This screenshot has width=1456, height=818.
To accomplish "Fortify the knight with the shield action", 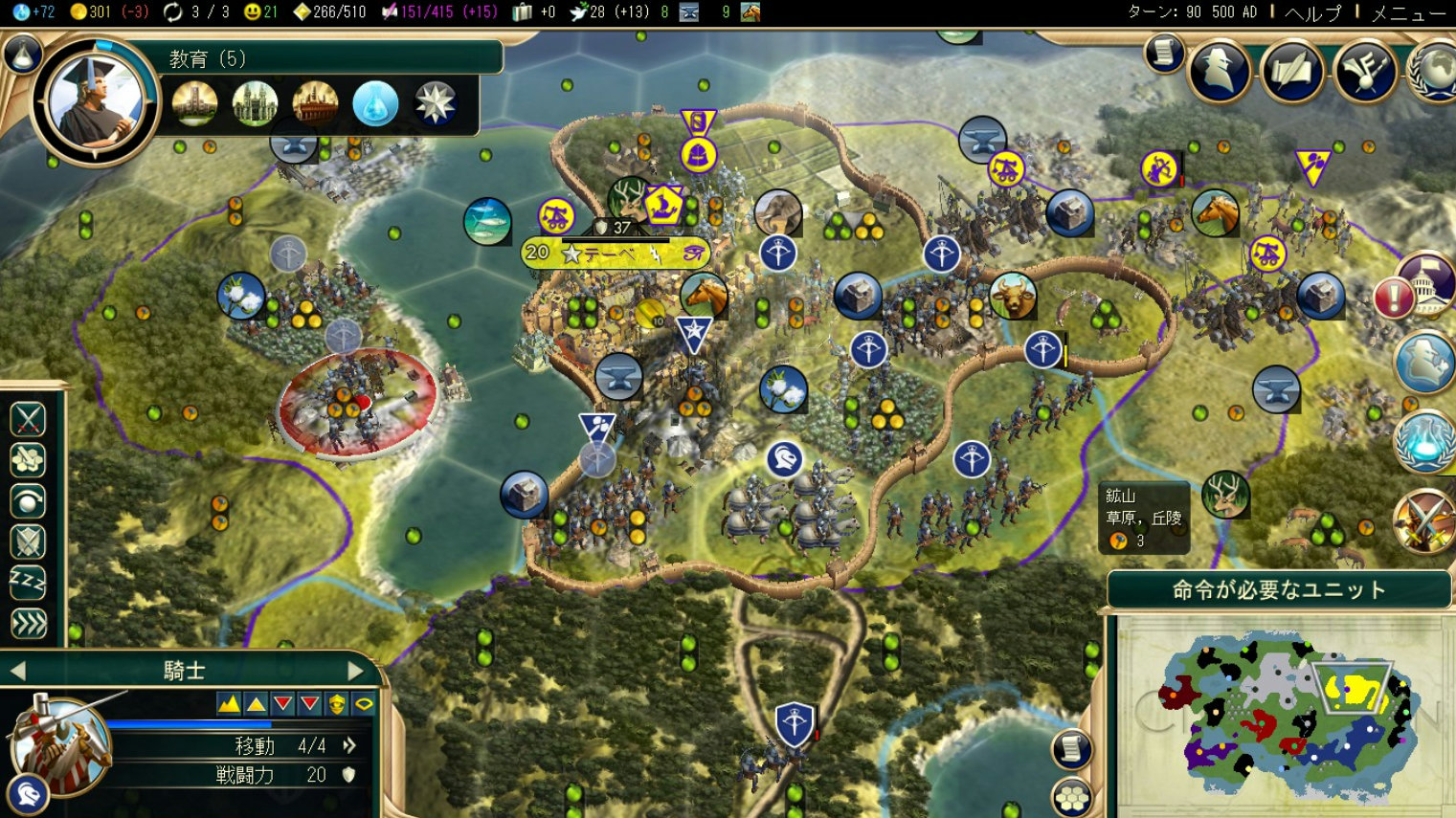I will (27, 542).
